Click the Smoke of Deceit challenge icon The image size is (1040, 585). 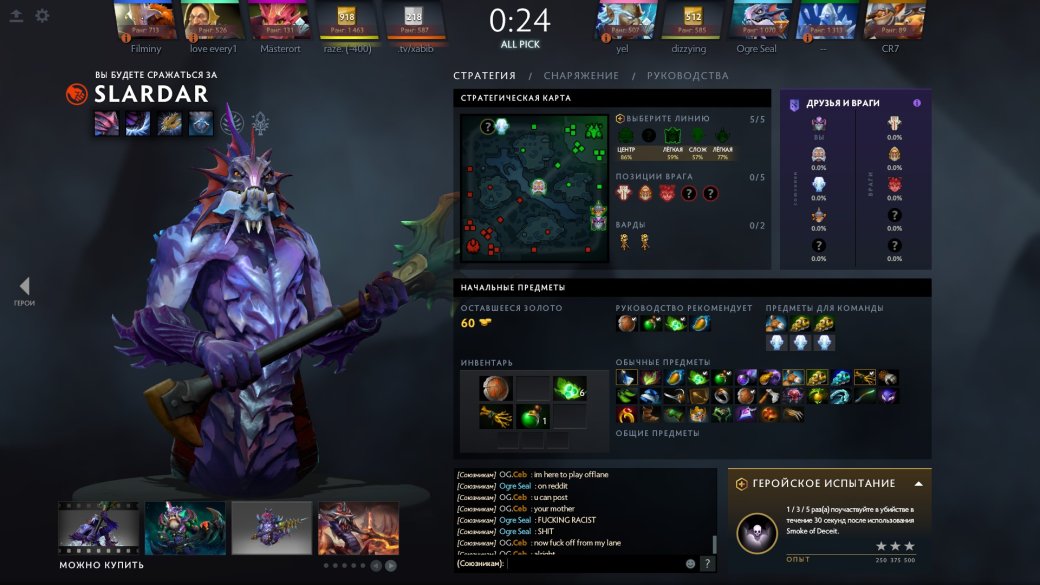click(x=757, y=534)
